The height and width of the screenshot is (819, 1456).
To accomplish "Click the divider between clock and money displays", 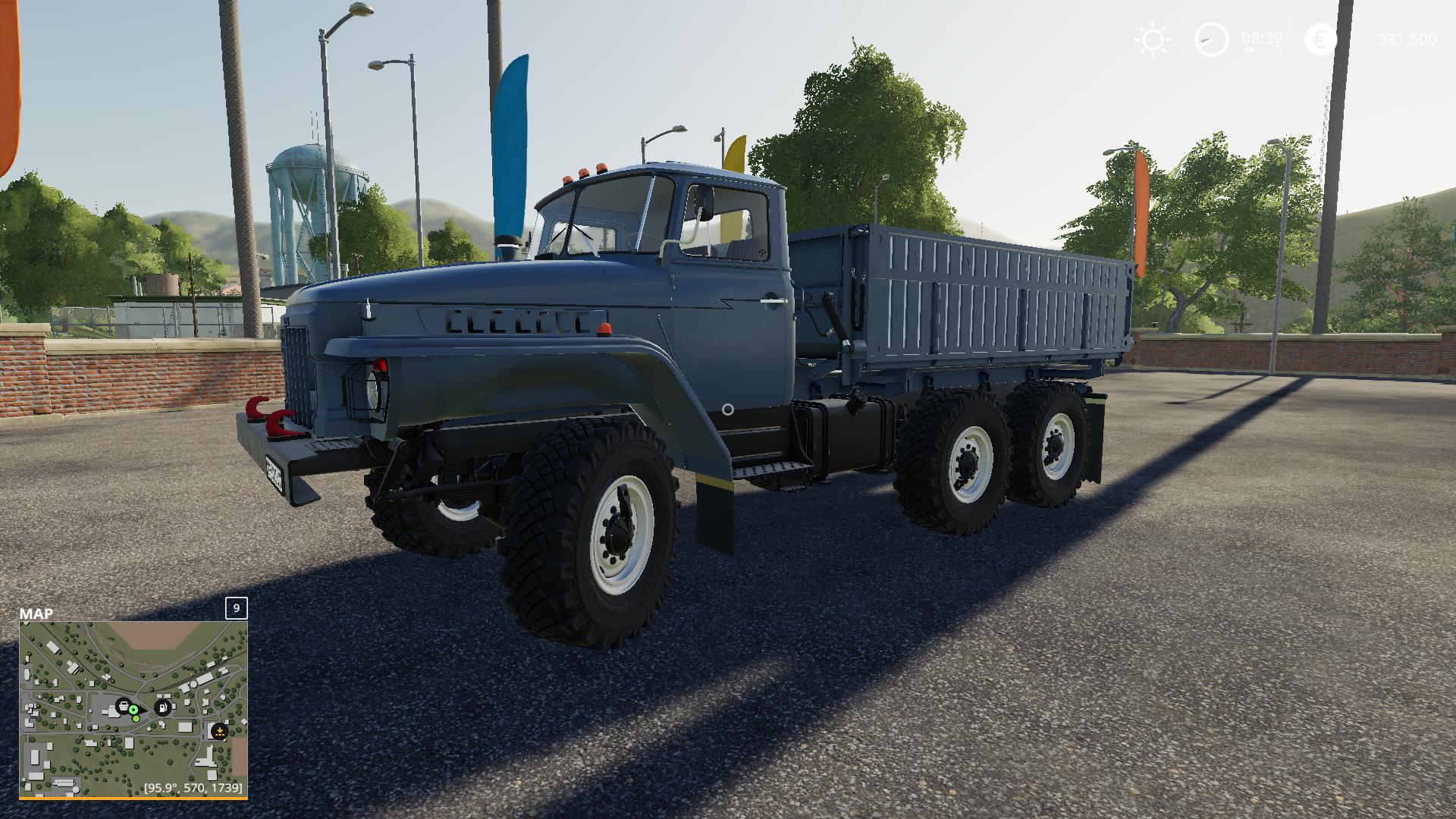I will tap(1291, 38).
